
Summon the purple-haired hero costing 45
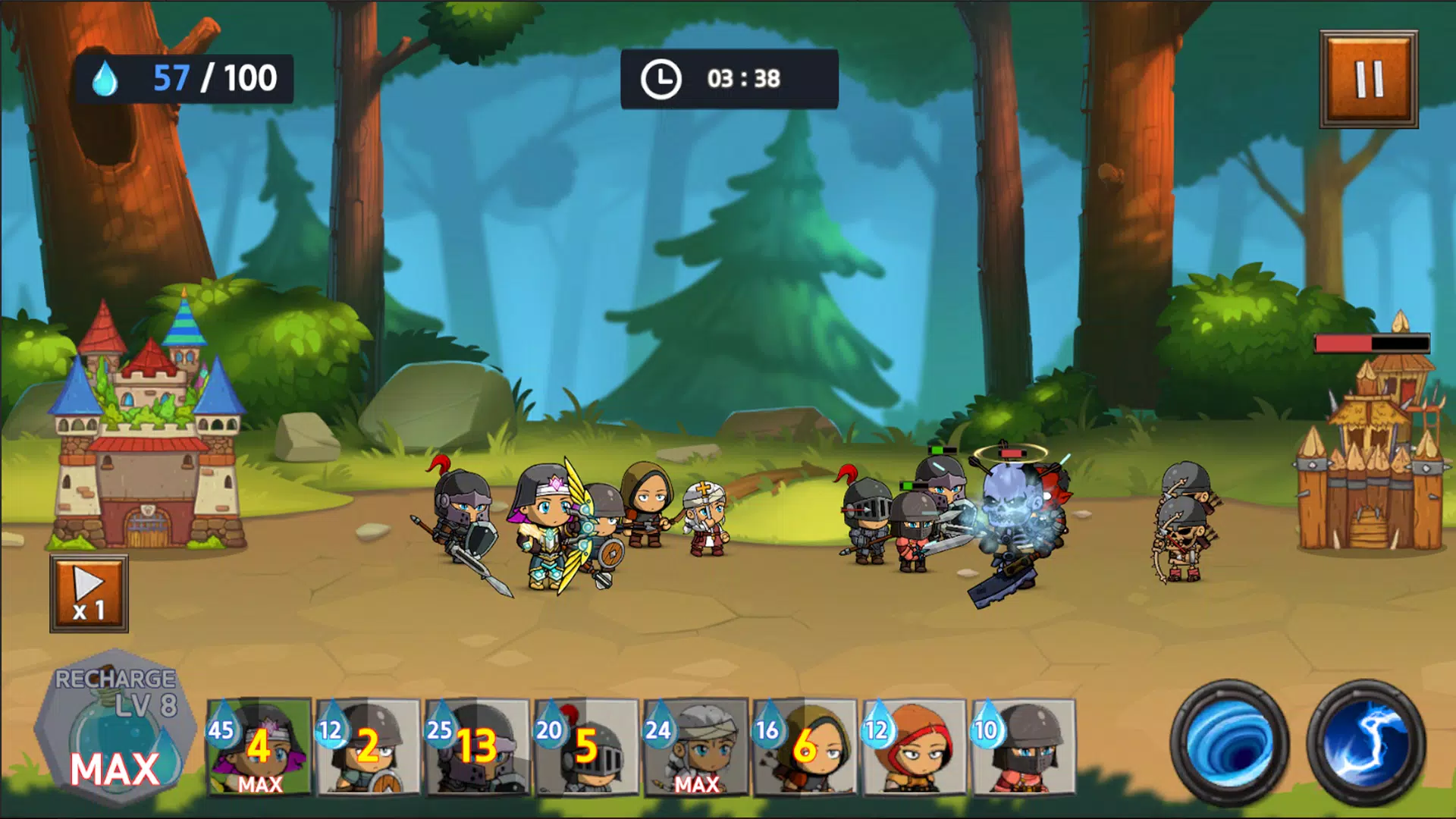[259, 747]
